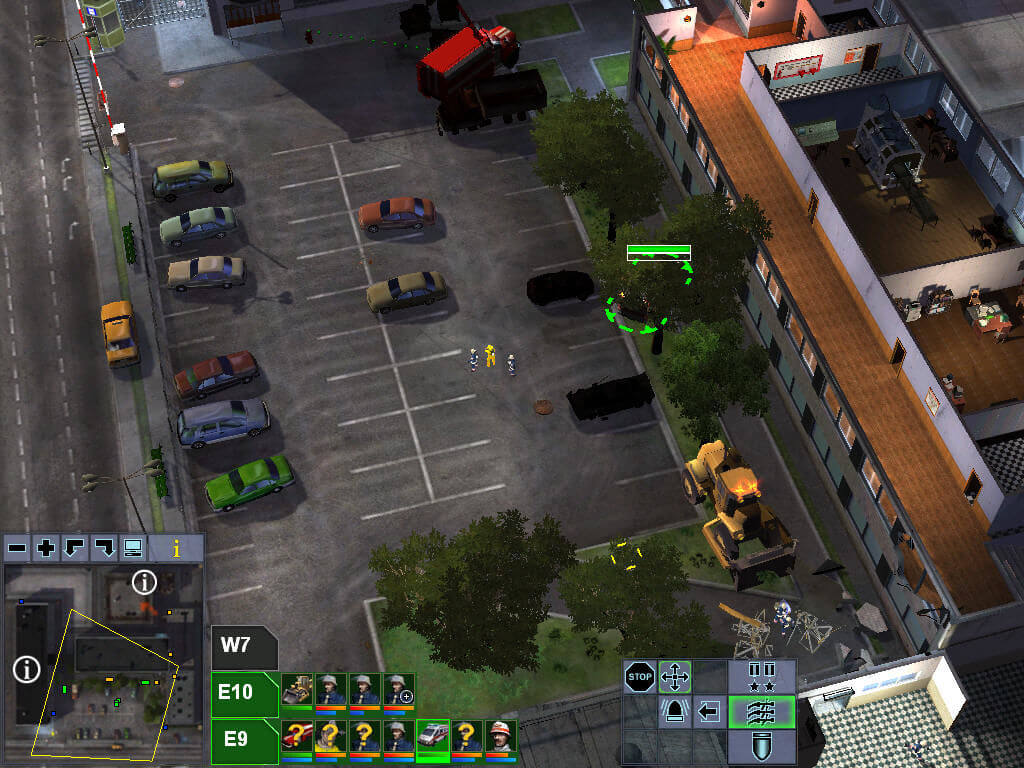Click the shield-shaped command icon
Image resolution: width=1024 pixels, height=768 pixels.
(762, 746)
